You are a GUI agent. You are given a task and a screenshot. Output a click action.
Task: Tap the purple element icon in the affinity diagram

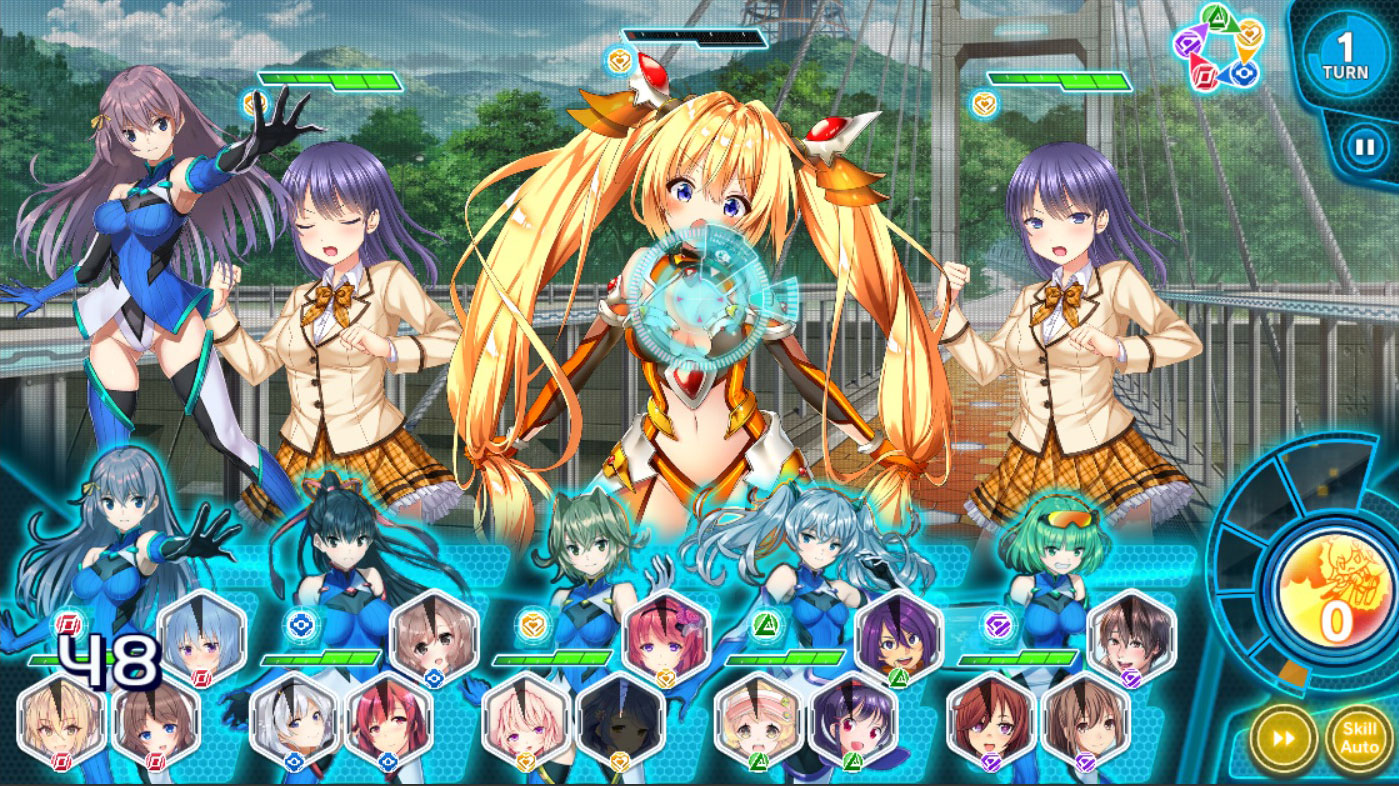[x=1188, y=42]
